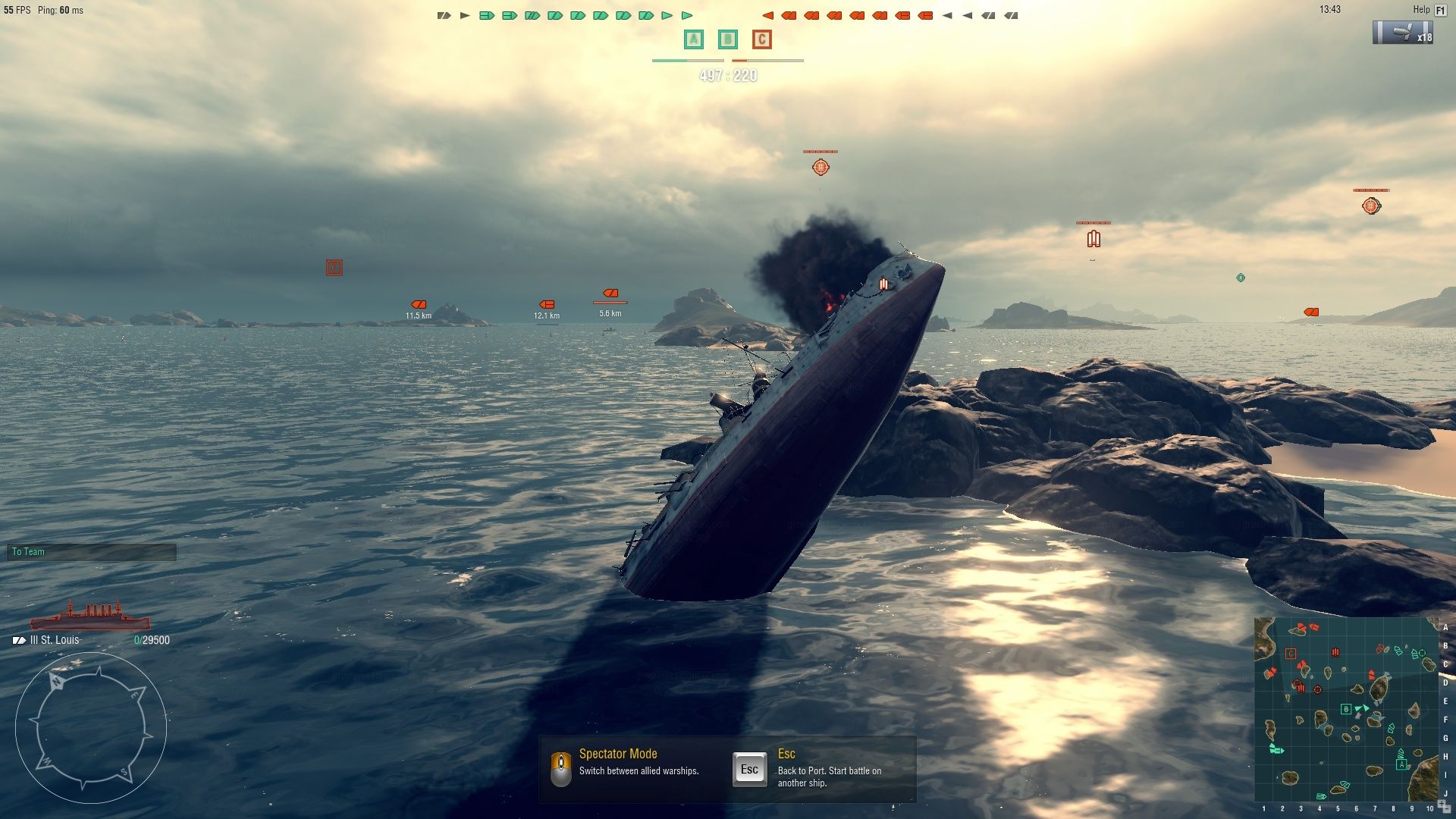Select the enemy ship marker at 11.5 km
1456x819 pixels.
click(x=419, y=305)
